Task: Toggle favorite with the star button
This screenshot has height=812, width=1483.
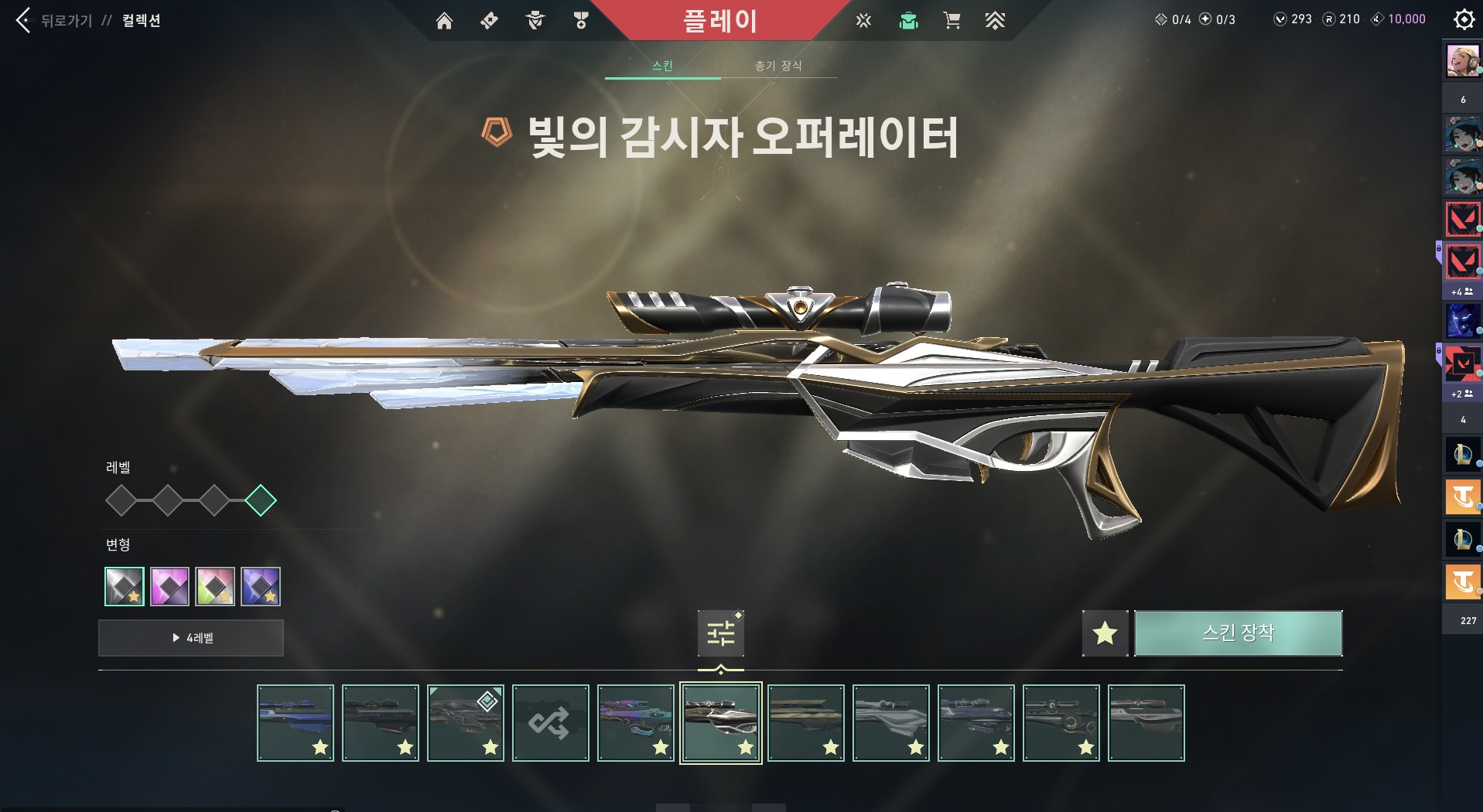Action: 1105,633
